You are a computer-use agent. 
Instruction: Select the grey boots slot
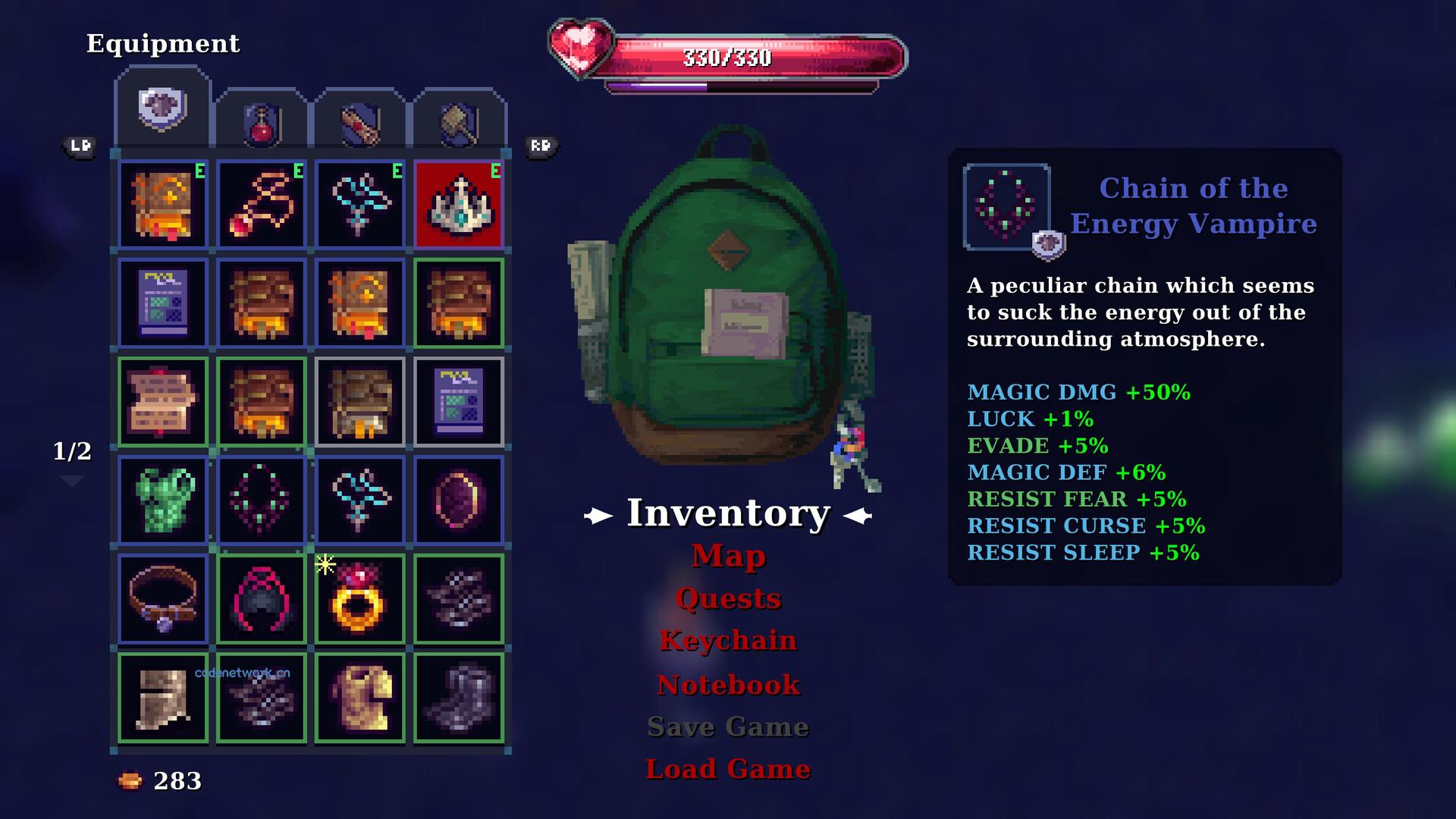[x=459, y=698]
